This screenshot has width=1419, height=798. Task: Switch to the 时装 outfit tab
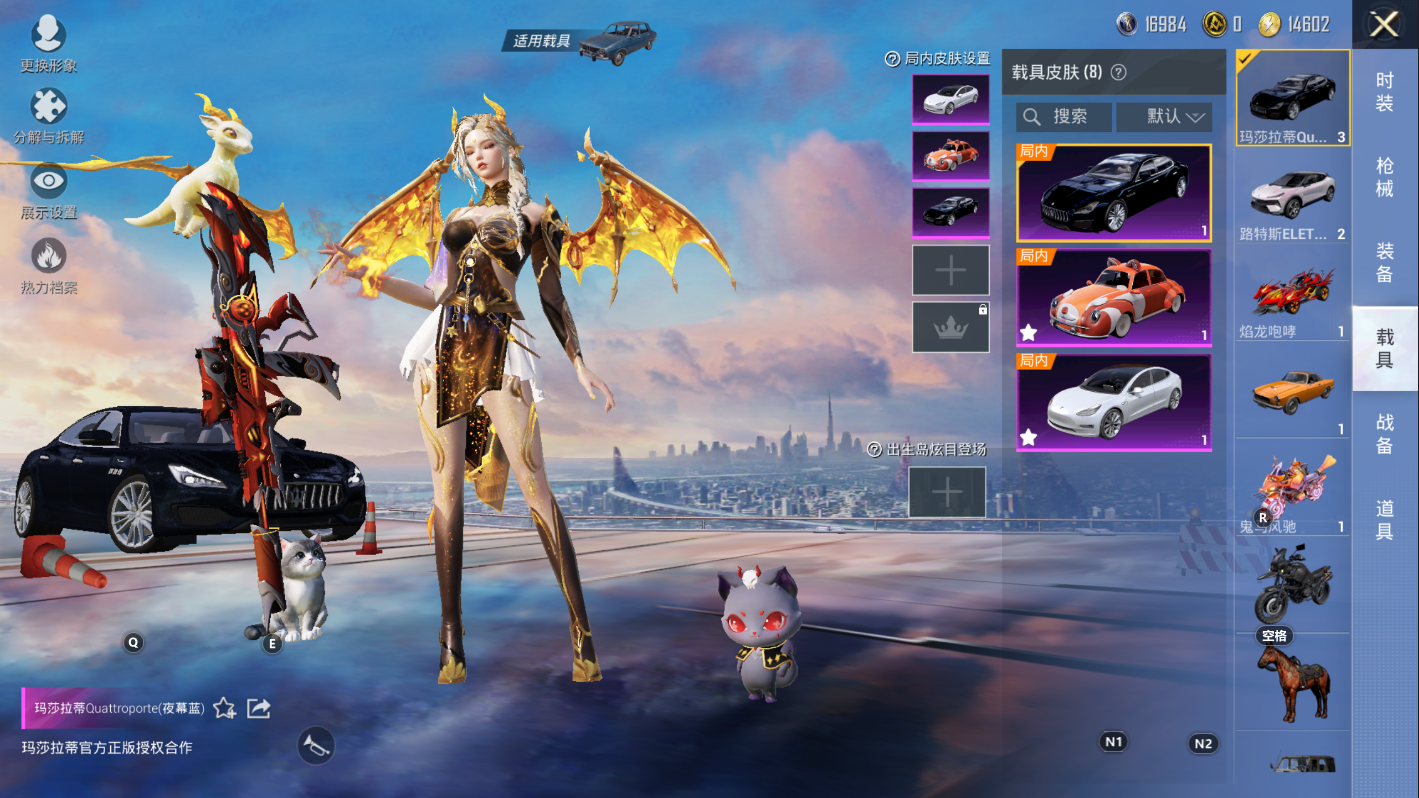[1384, 92]
